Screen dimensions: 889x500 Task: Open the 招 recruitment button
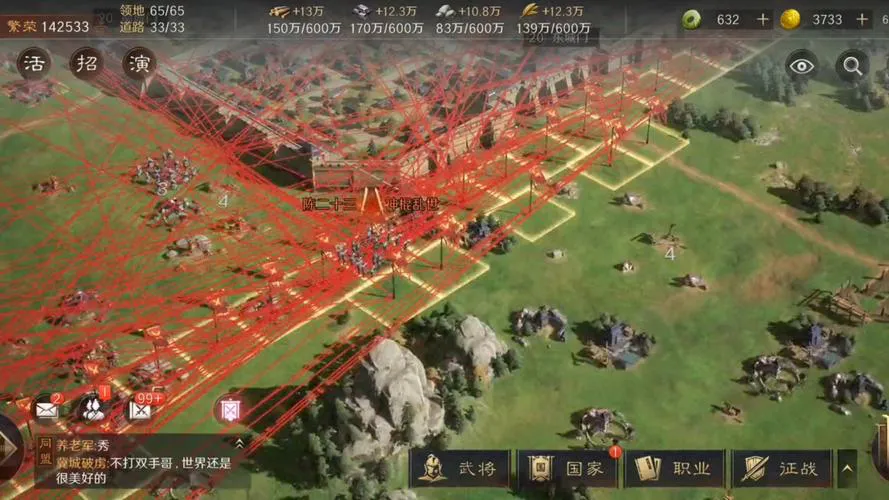pos(87,63)
